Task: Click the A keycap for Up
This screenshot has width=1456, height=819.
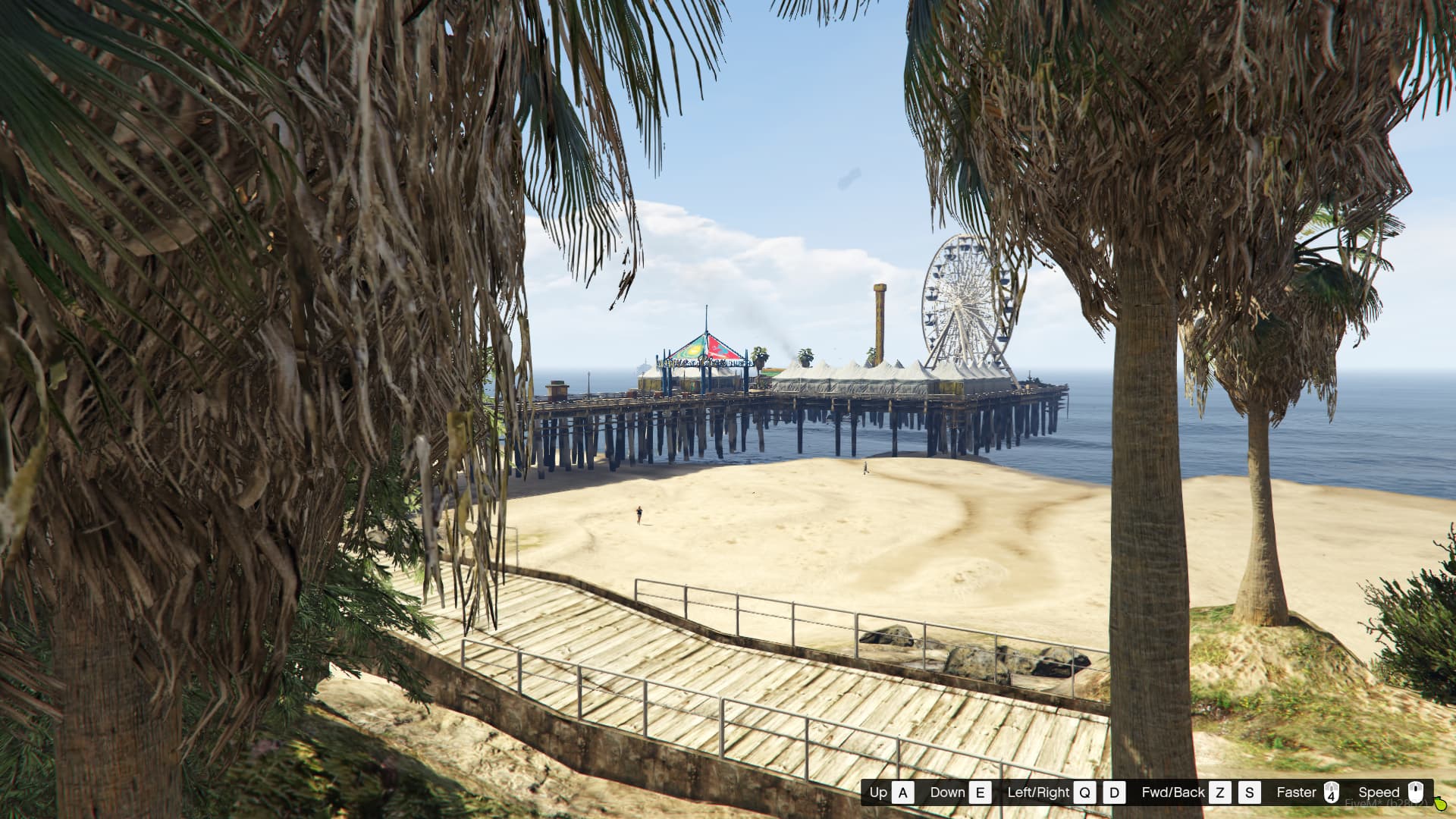Action: (904, 792)
